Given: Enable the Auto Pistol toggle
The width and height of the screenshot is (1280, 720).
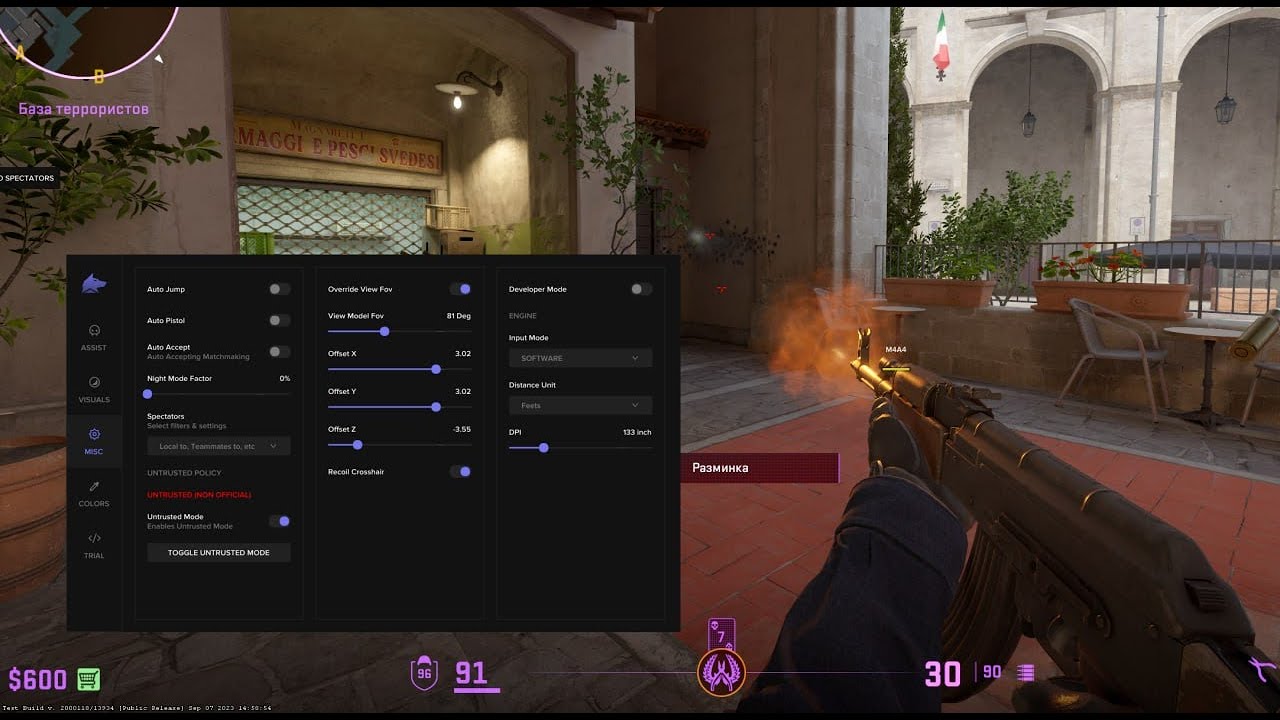Looking at the screenshot, I should tap(280, 321).
